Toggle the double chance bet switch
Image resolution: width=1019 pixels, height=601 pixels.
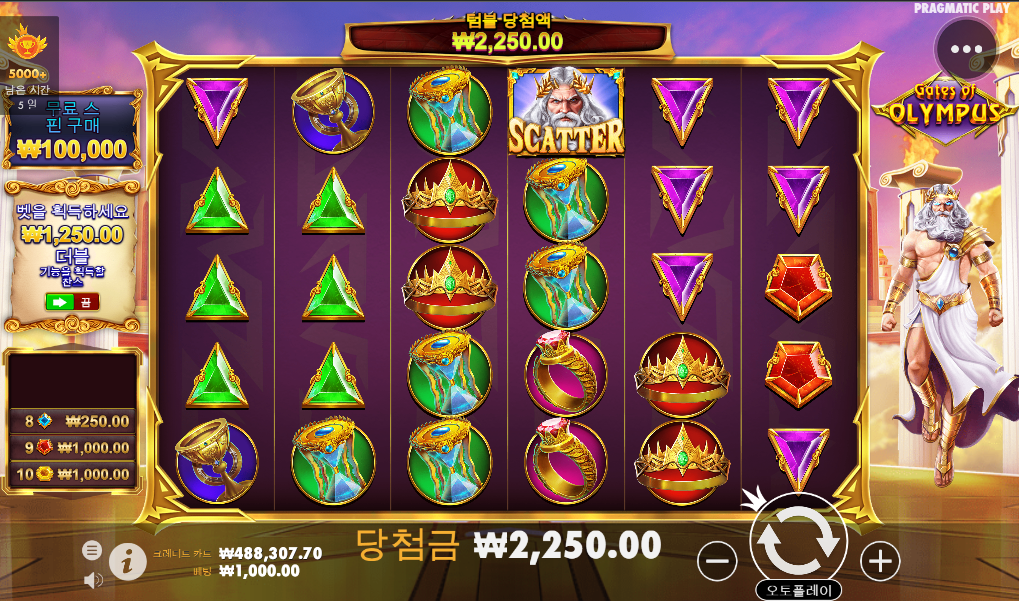click(x=72, y=301)
